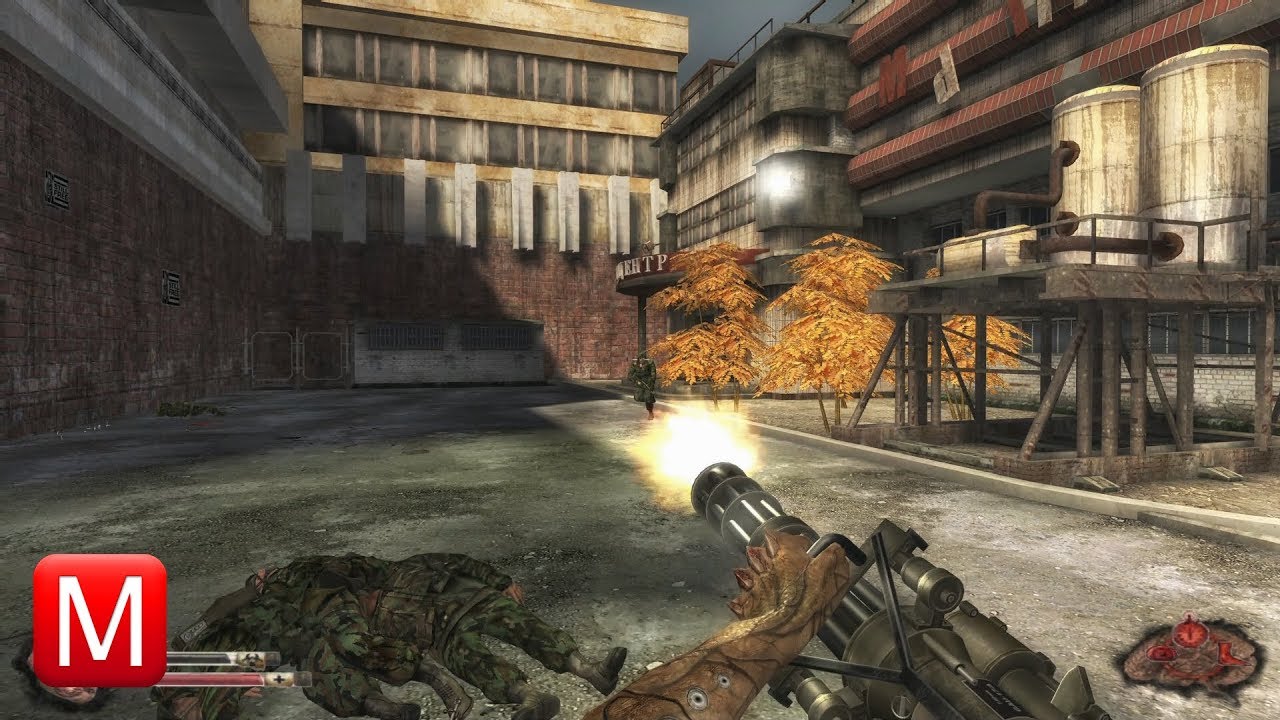
Task: Click the upper warning plaque on the brick wall
Action: (x=57, y=189)
